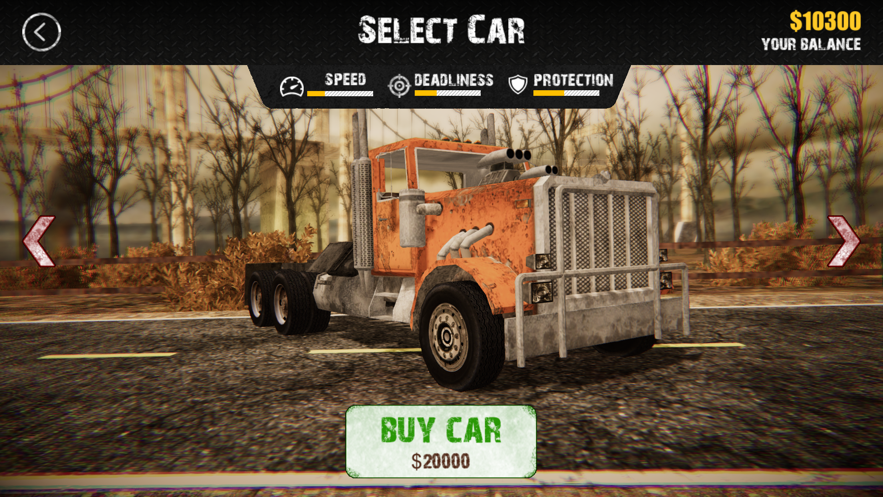Show the next car with right arrow

tap(843, 241)
